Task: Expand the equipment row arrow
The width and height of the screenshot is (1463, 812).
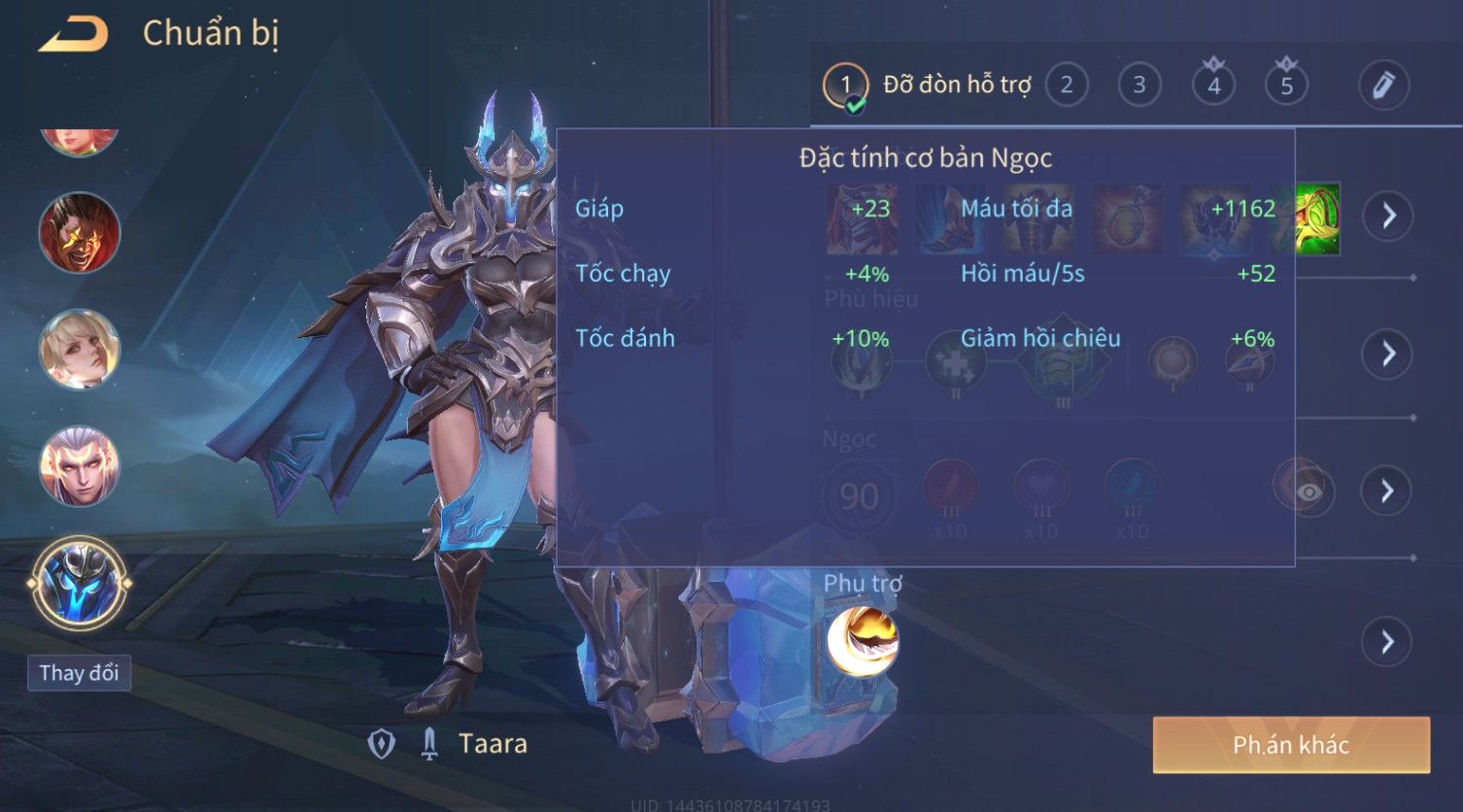Action: (x=1388, y=215)
